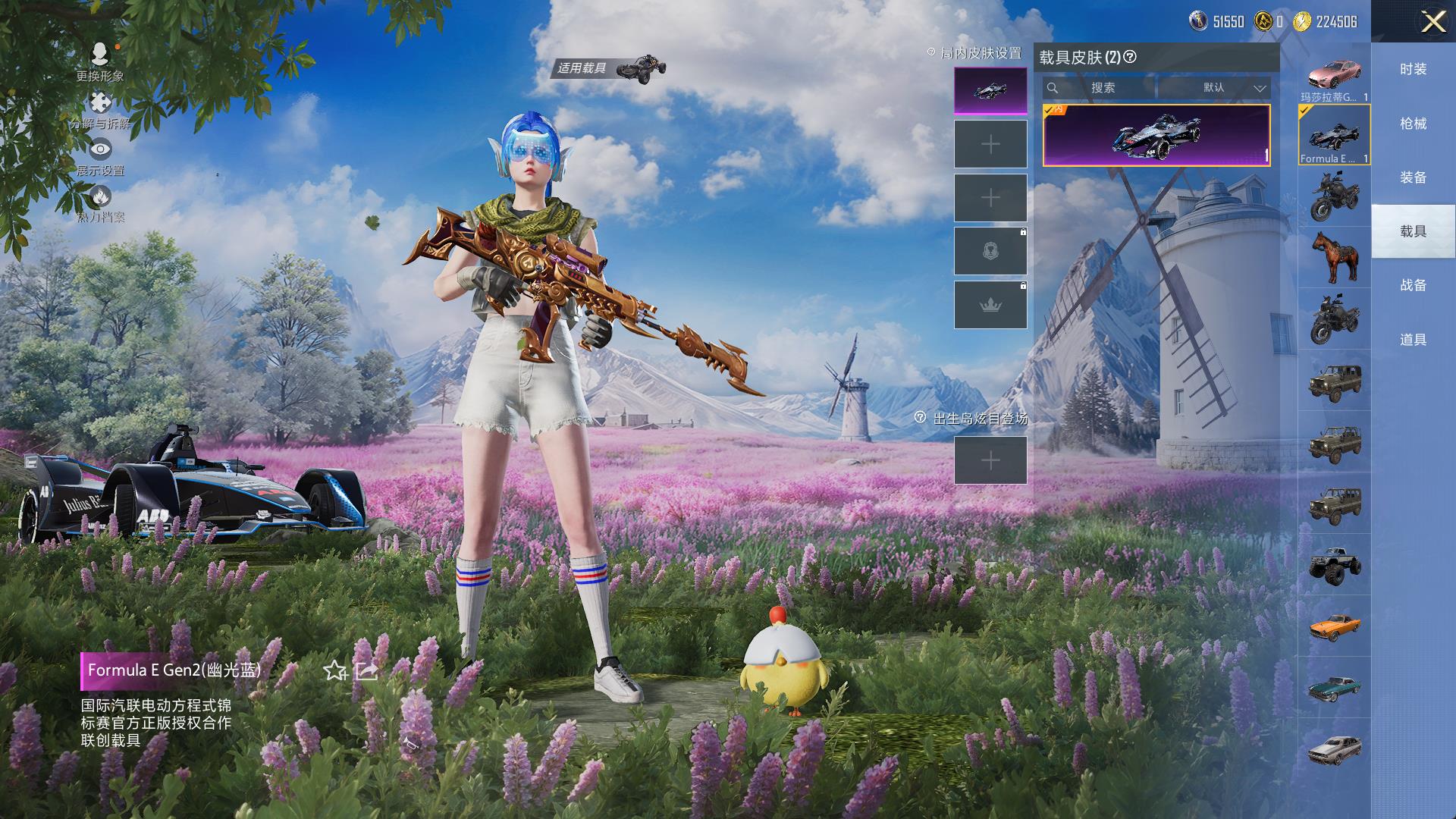The image size is (1456, 819).
Task: Open the 热力档案 flame icon
Action: 99,196
